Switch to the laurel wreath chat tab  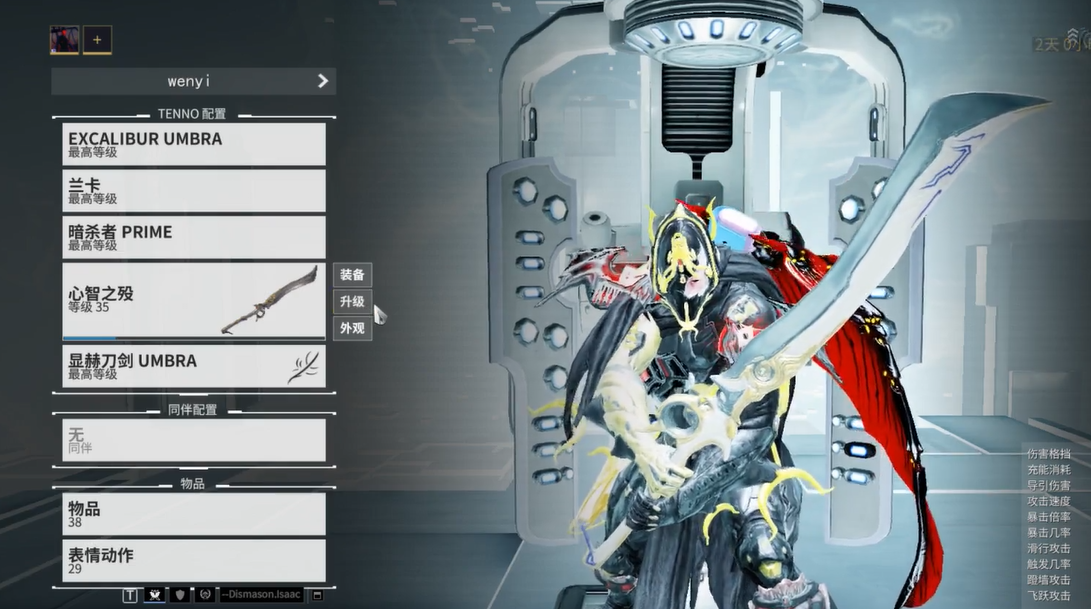[205, 595]
